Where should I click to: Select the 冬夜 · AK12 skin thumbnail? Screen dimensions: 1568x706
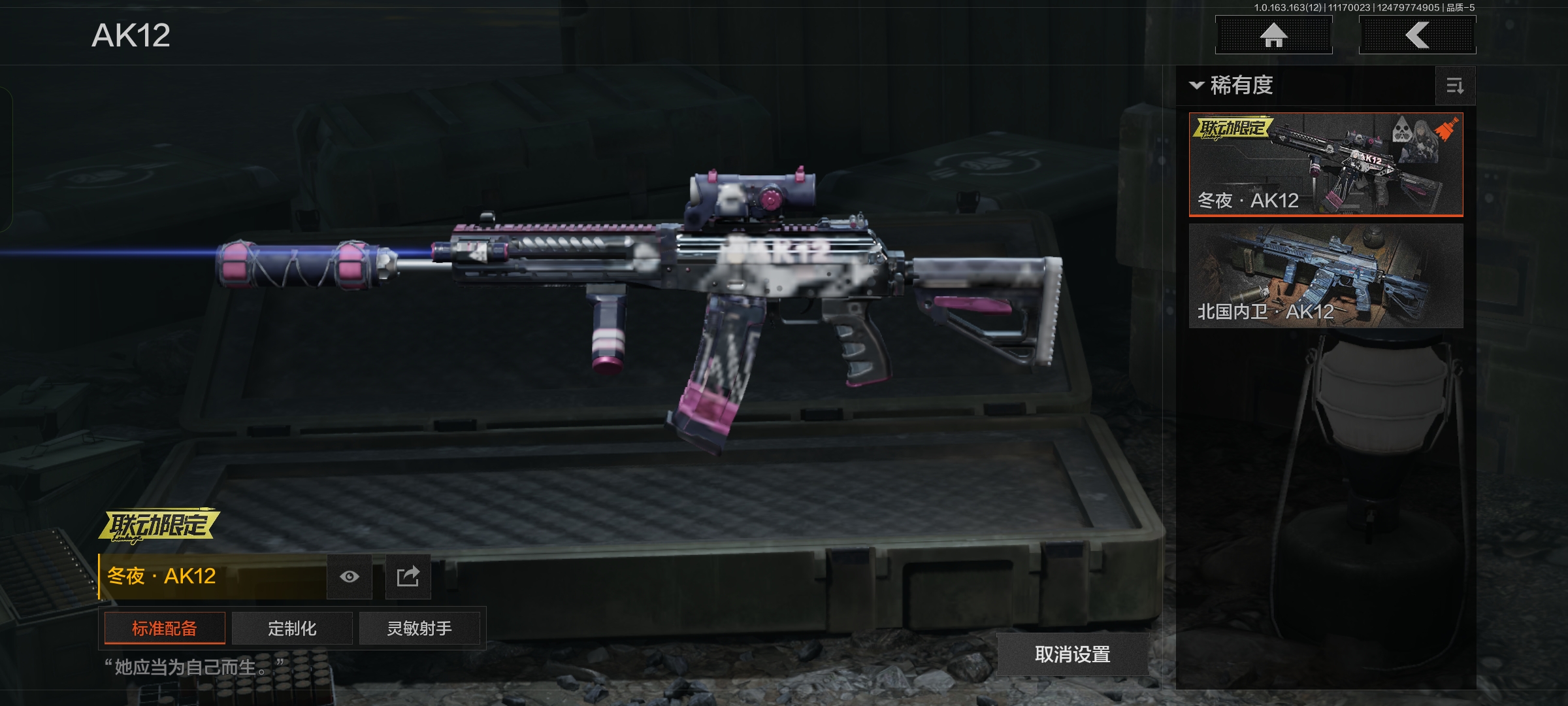[x=1325, y=165]
